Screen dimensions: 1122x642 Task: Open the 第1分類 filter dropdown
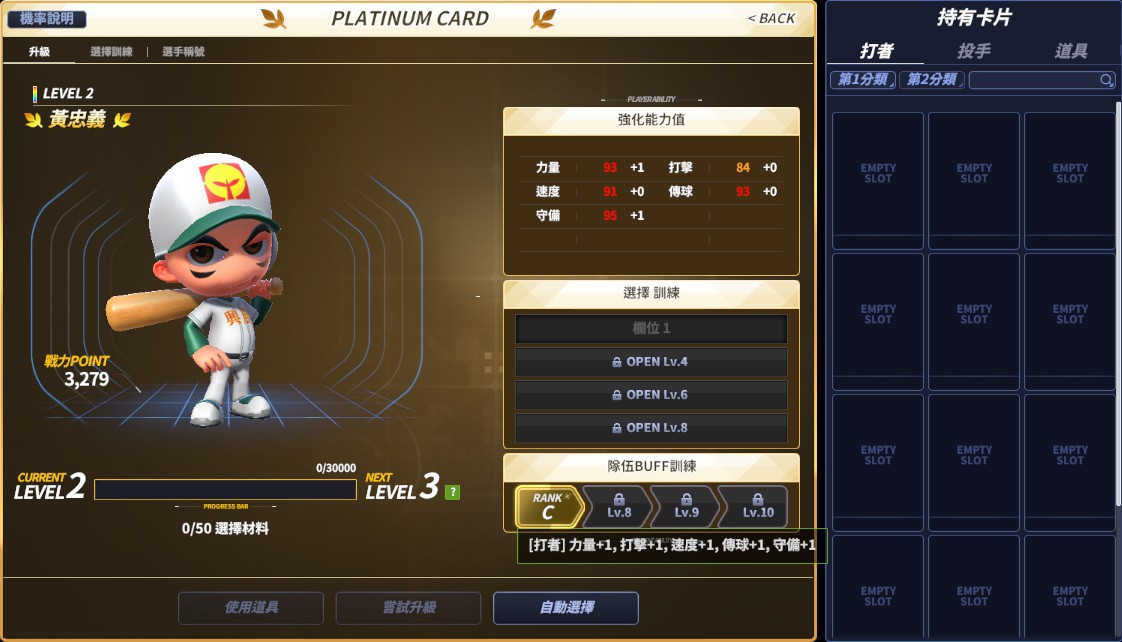[x=862, y=80]
